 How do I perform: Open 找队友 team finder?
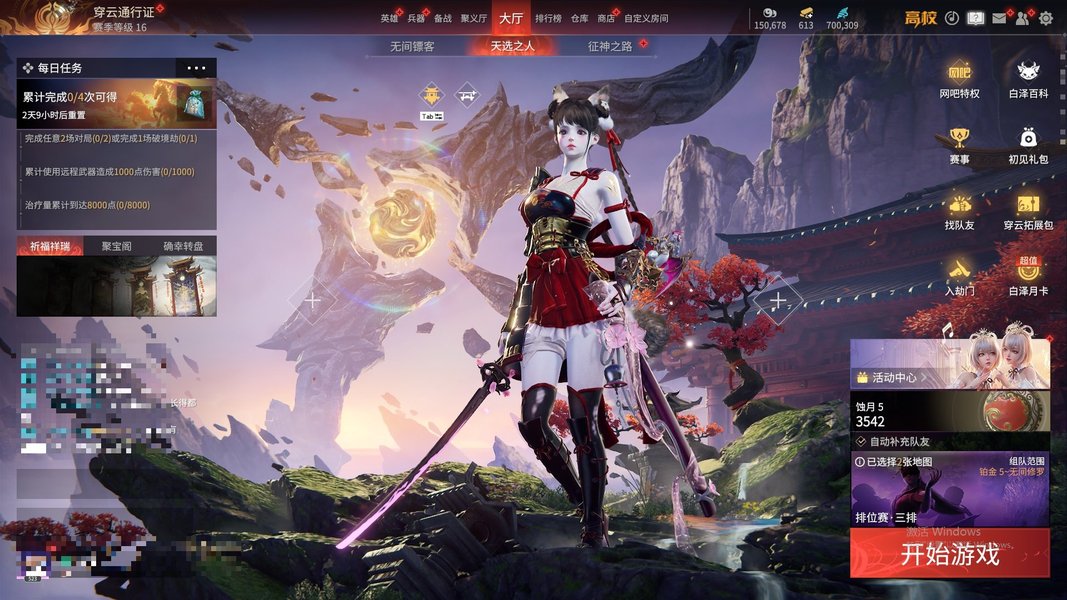(x=959, y=212)
